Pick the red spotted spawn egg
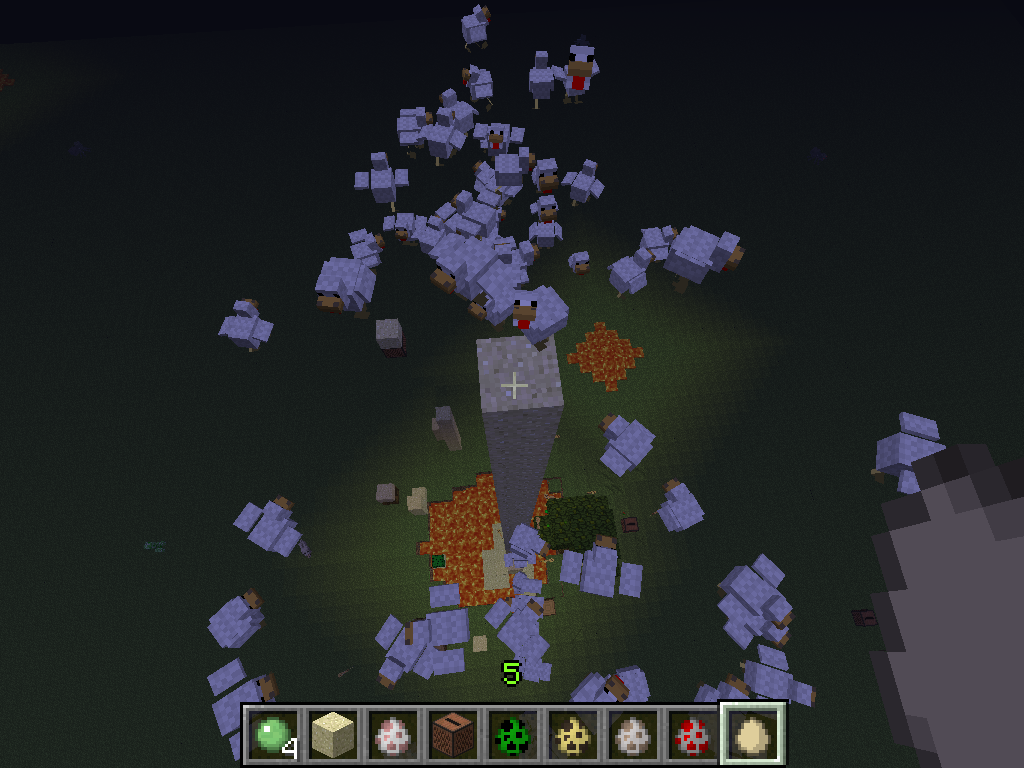 click(692, 735)
